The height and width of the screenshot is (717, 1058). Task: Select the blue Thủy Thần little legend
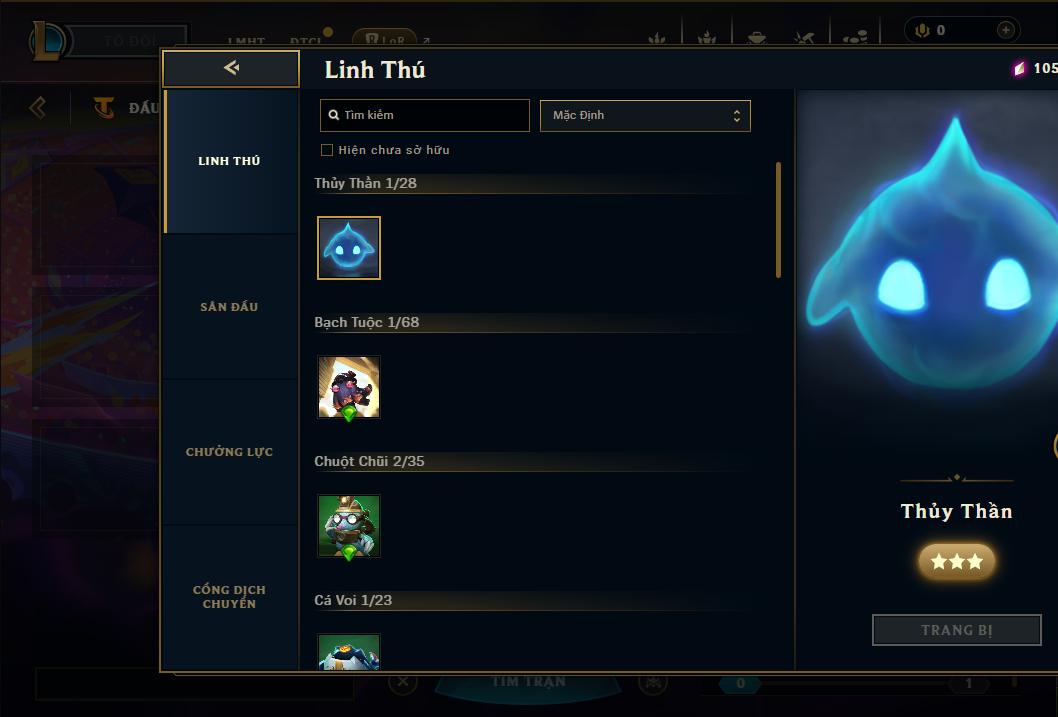click(x=349, y=248)
